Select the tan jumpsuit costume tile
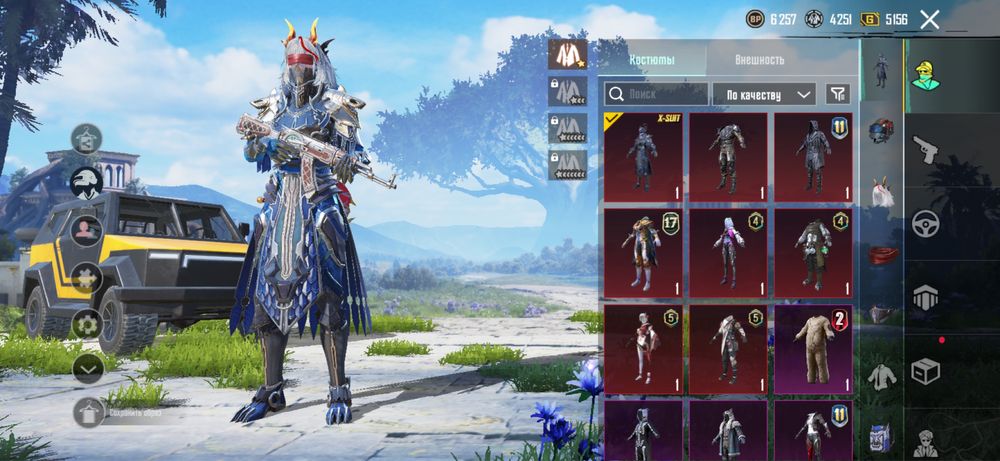 point(813,348)
